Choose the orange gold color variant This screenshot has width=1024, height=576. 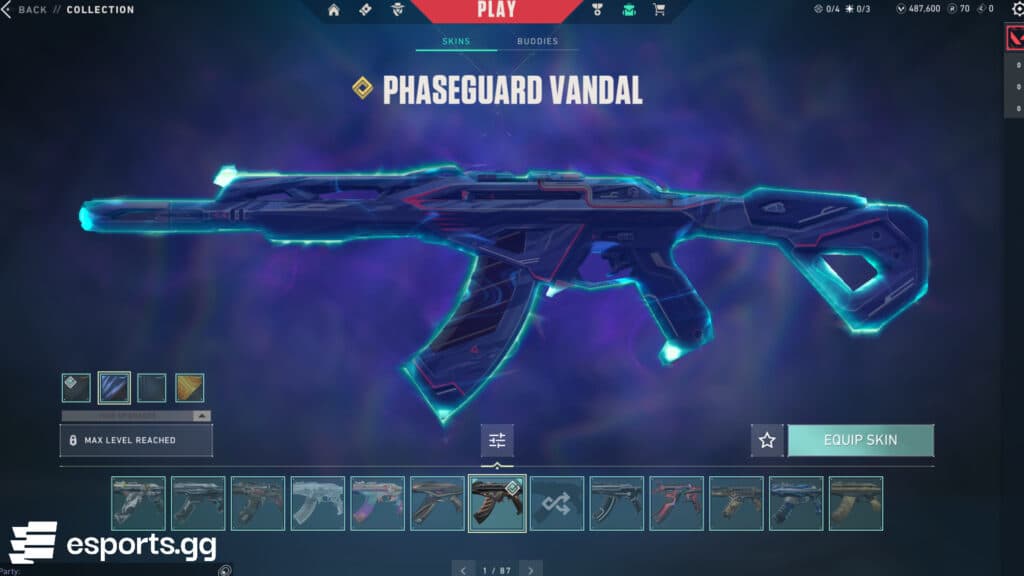tap(190, 388)
